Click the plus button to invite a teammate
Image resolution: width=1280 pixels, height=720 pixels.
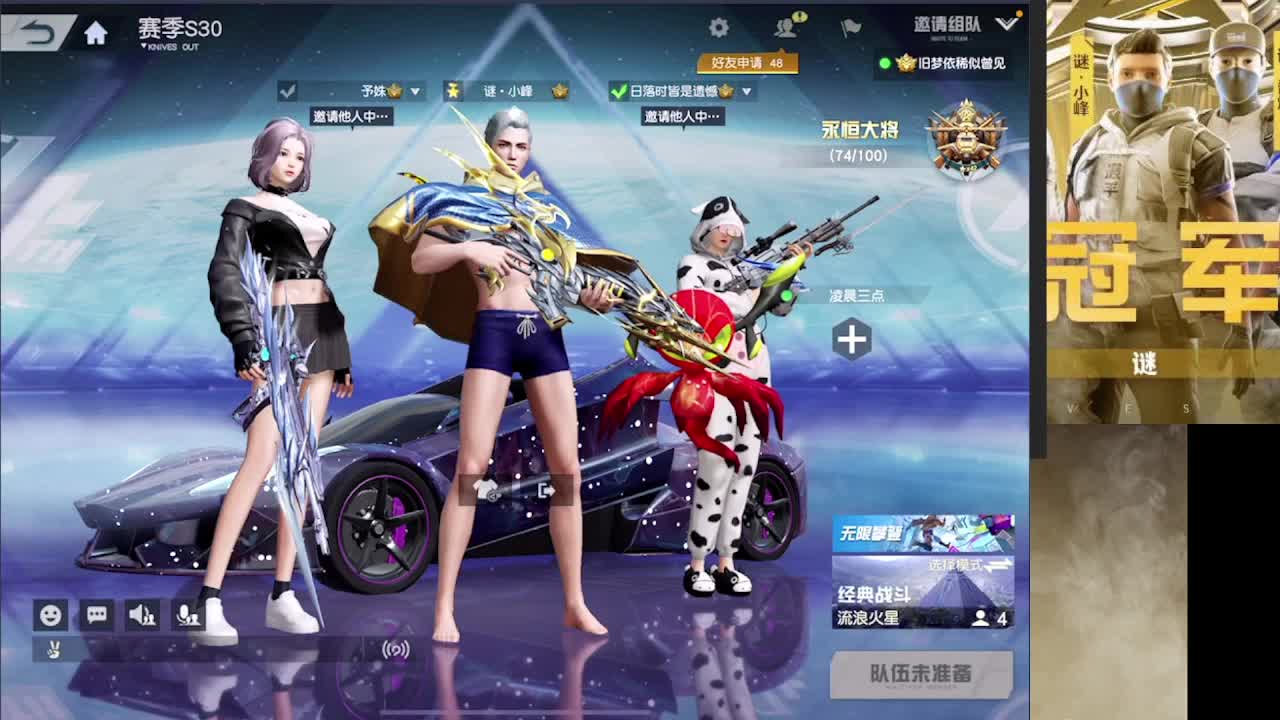(851, 339)
